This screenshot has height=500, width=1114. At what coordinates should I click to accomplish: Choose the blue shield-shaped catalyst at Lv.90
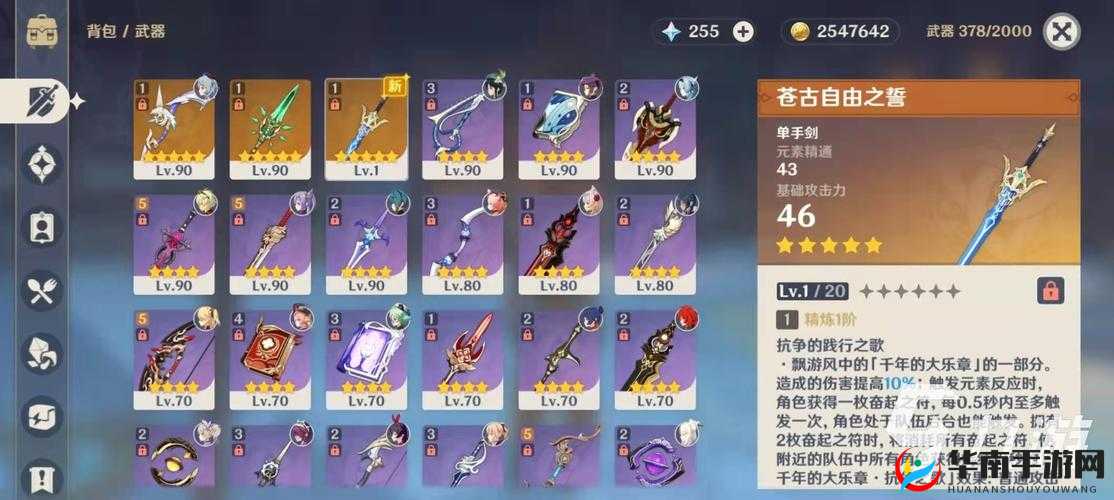pos(558,125)
